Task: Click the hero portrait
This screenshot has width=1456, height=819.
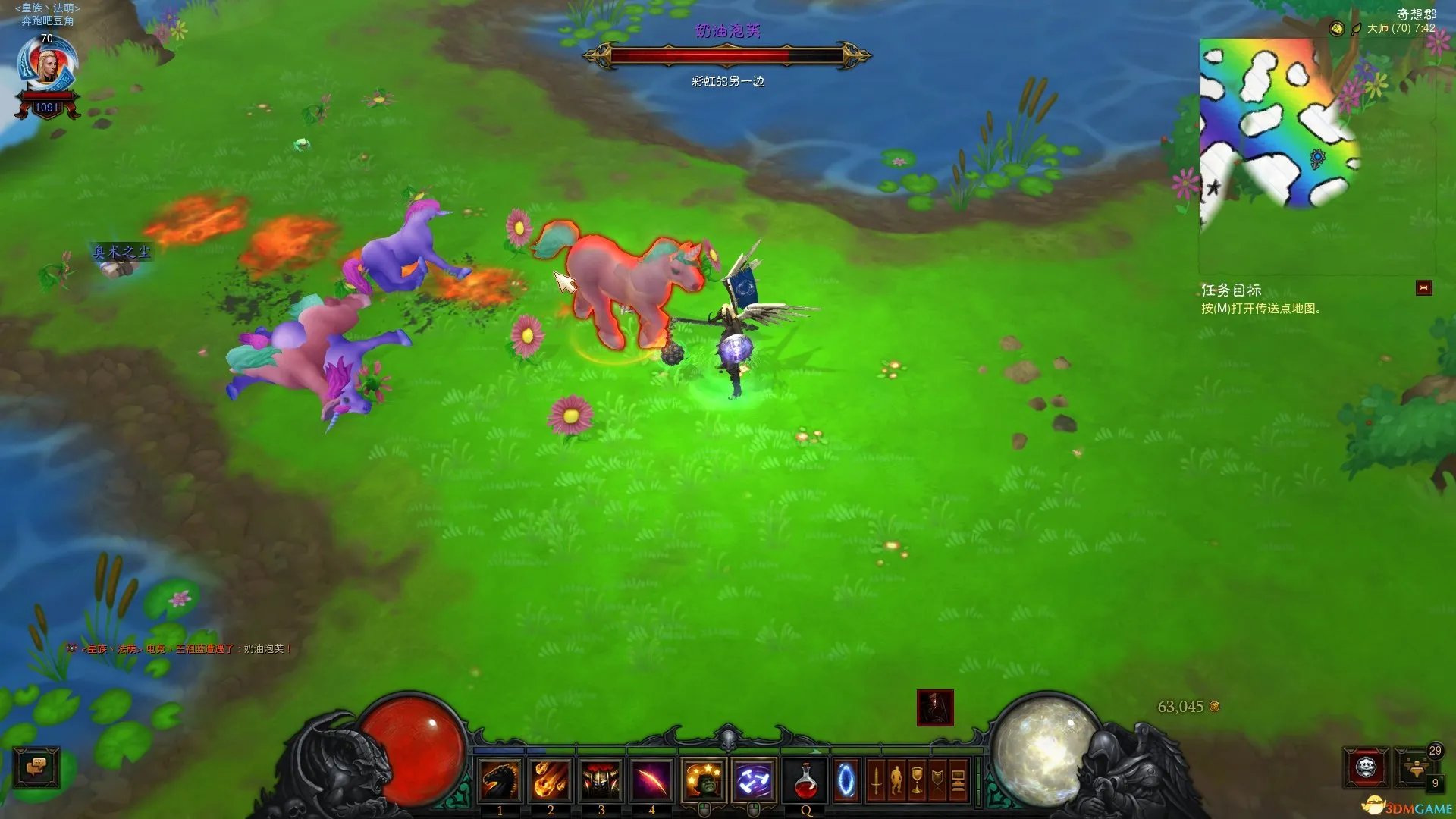Action: [x=48, y=68]
